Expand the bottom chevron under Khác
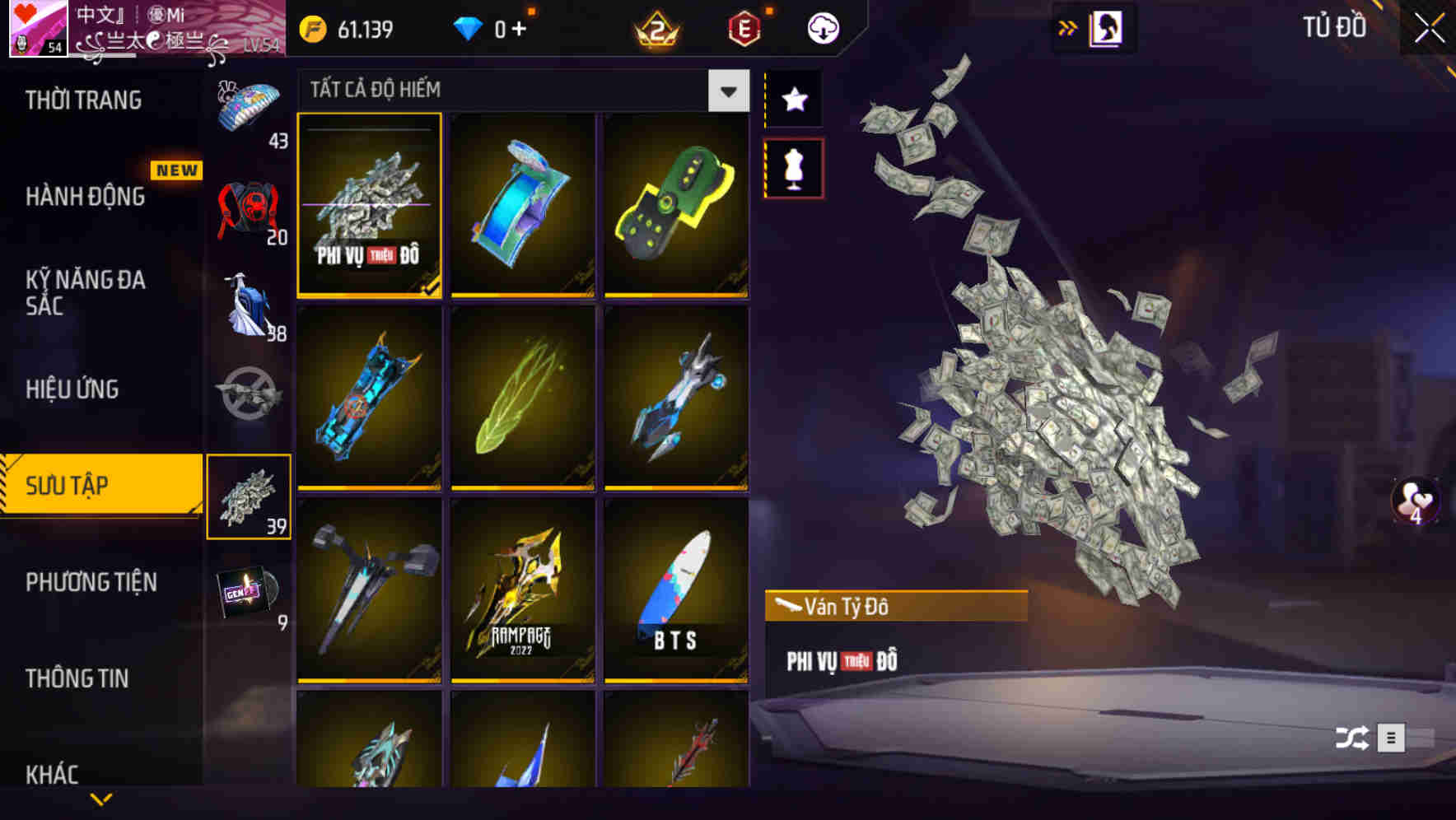 [101, 799]
